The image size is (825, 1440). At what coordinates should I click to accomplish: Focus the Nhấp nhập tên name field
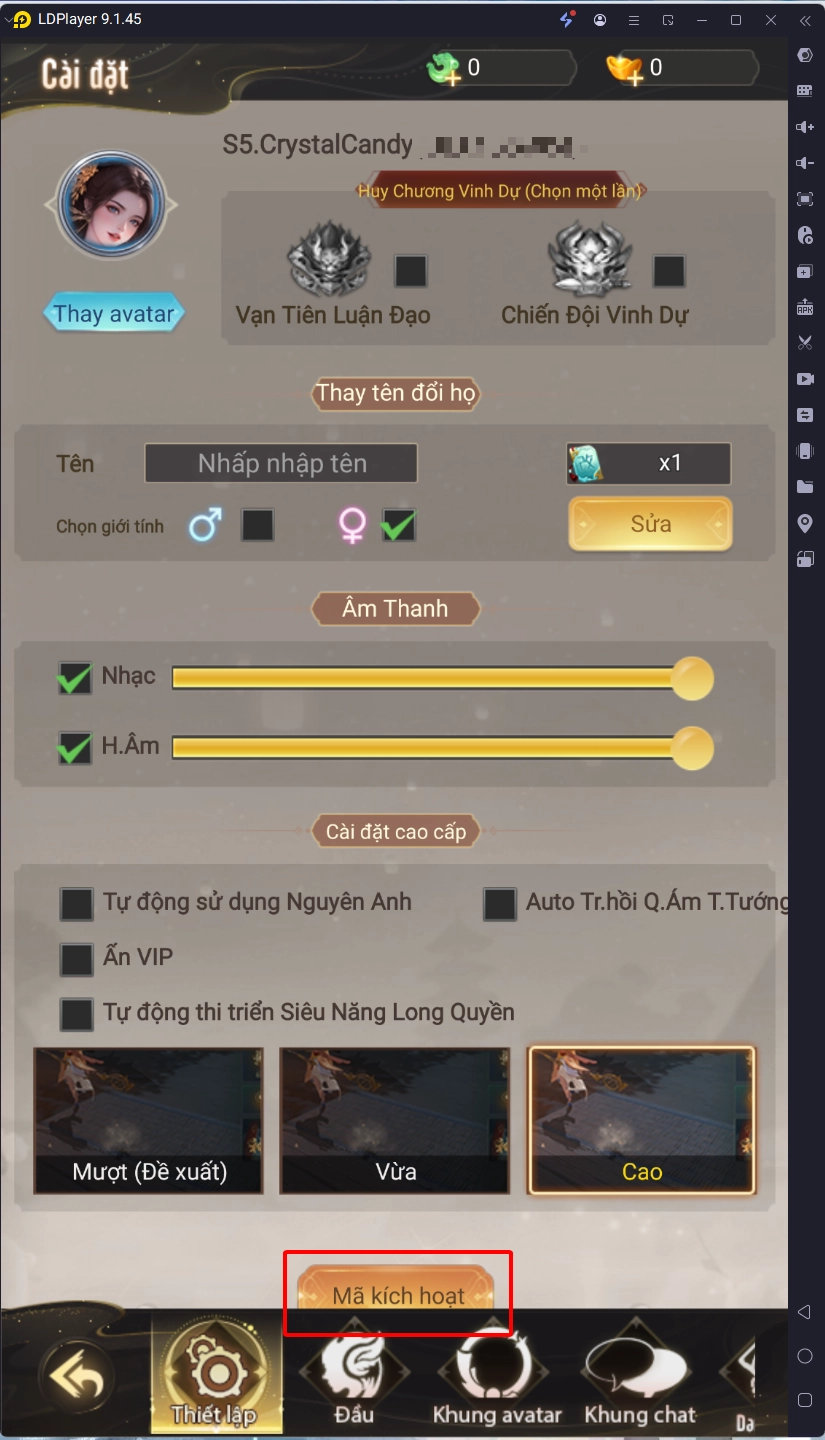(x=281, y=464)
